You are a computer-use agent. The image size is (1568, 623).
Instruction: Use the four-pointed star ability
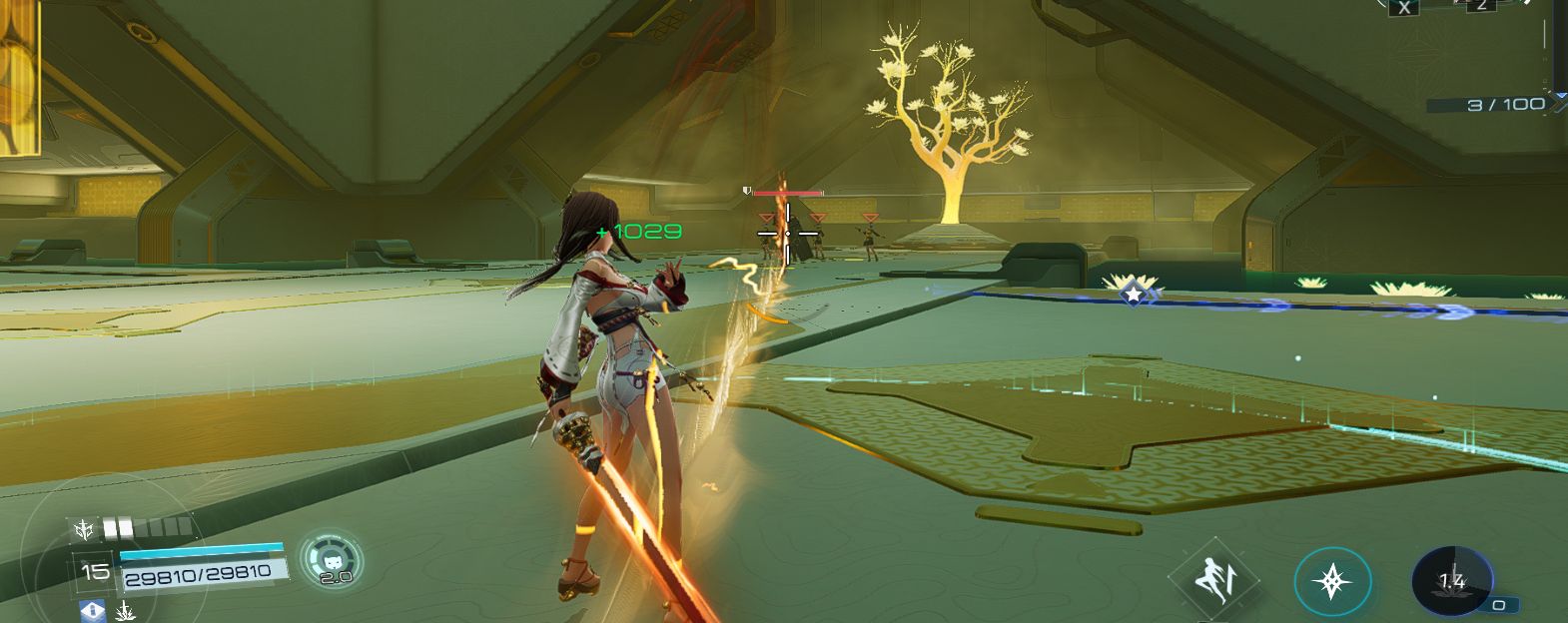tap(1332, 581)
